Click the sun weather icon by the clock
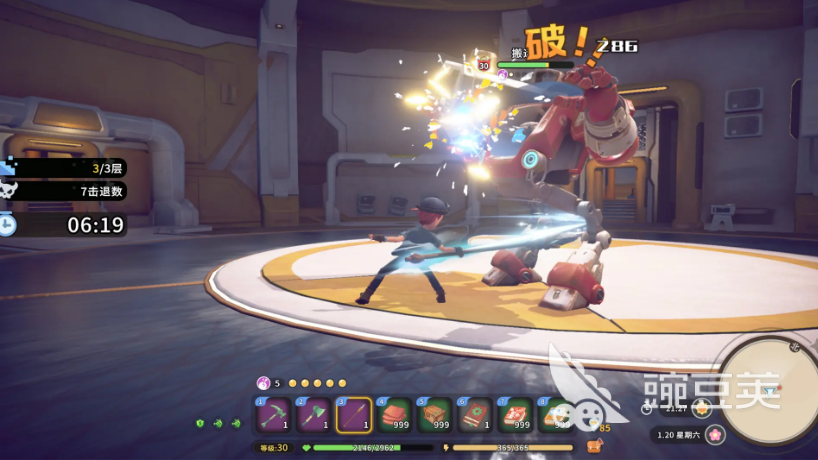Screen dimensions: 818x460 (703, 407)
